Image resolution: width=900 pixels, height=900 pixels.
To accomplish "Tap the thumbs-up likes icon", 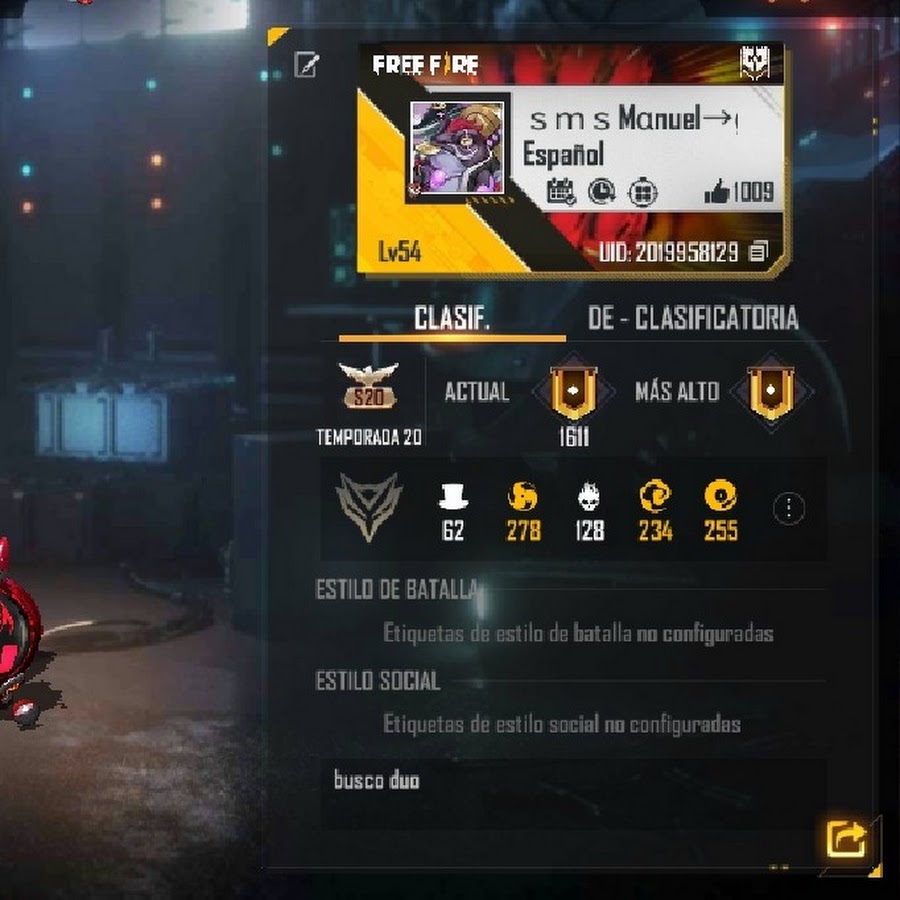I will (x=716, y=193).
